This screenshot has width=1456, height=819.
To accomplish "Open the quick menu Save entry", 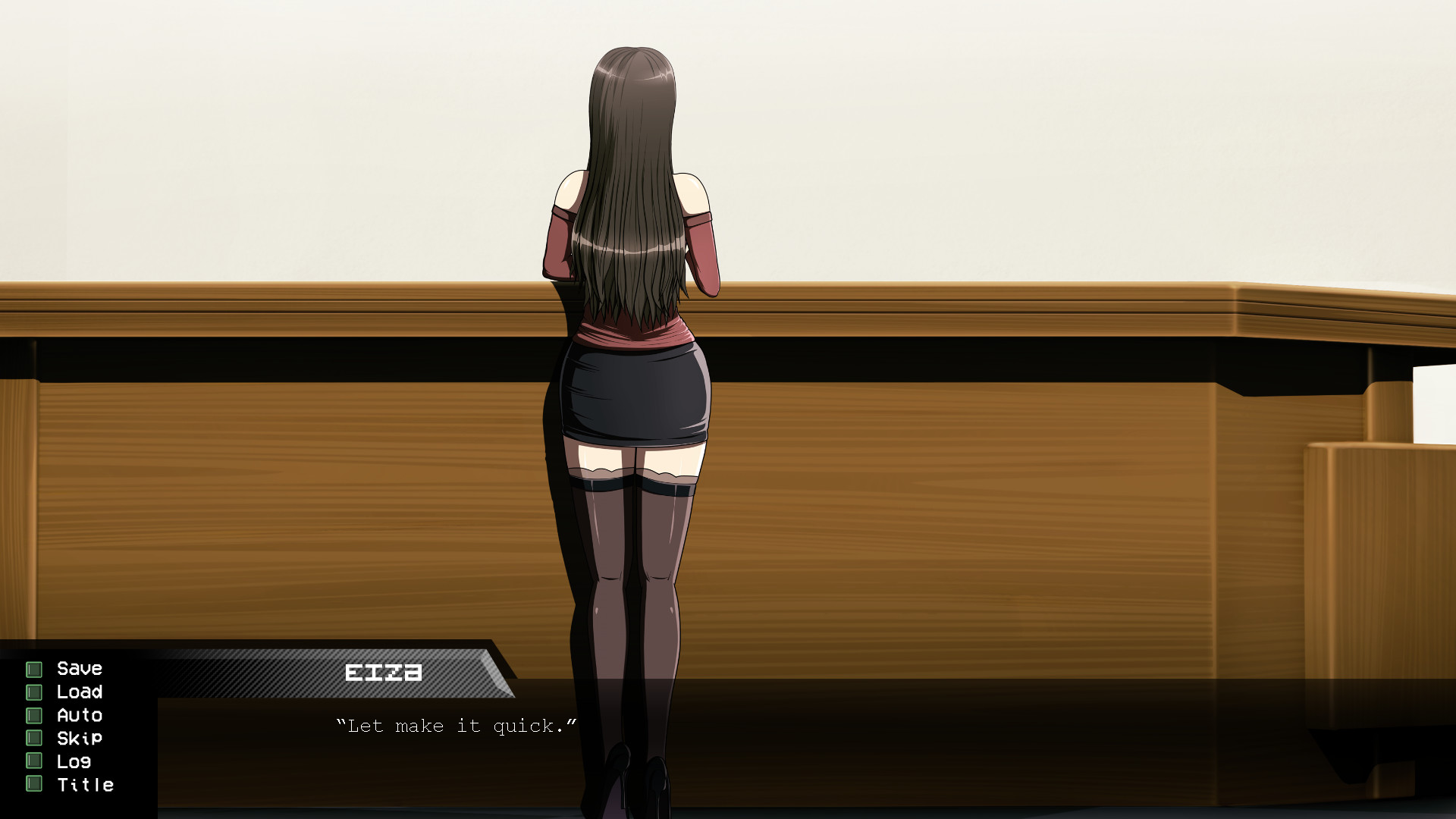I will pos(79,669).
